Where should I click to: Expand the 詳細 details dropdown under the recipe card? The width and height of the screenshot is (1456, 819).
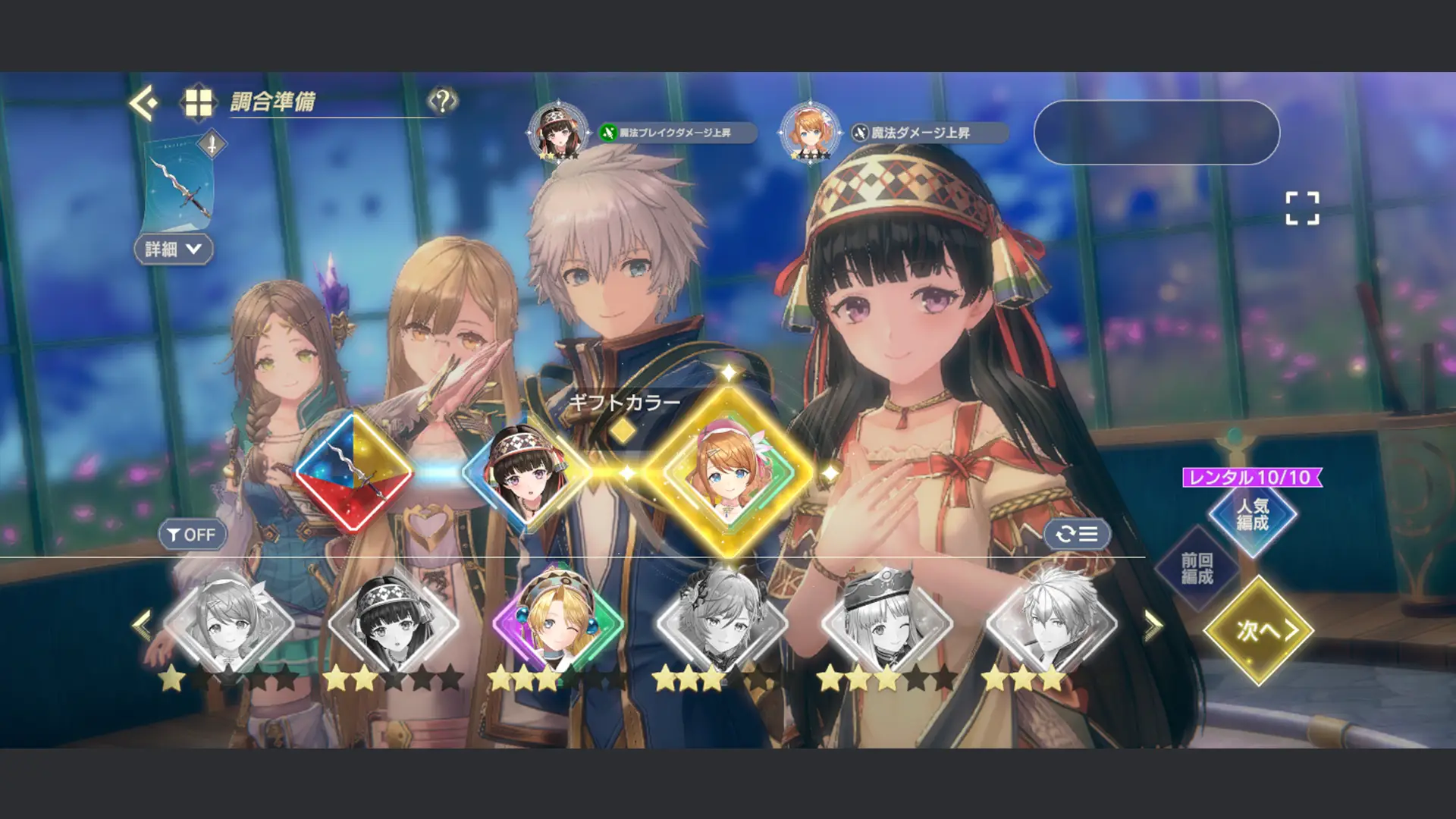[x=173, y=249]
